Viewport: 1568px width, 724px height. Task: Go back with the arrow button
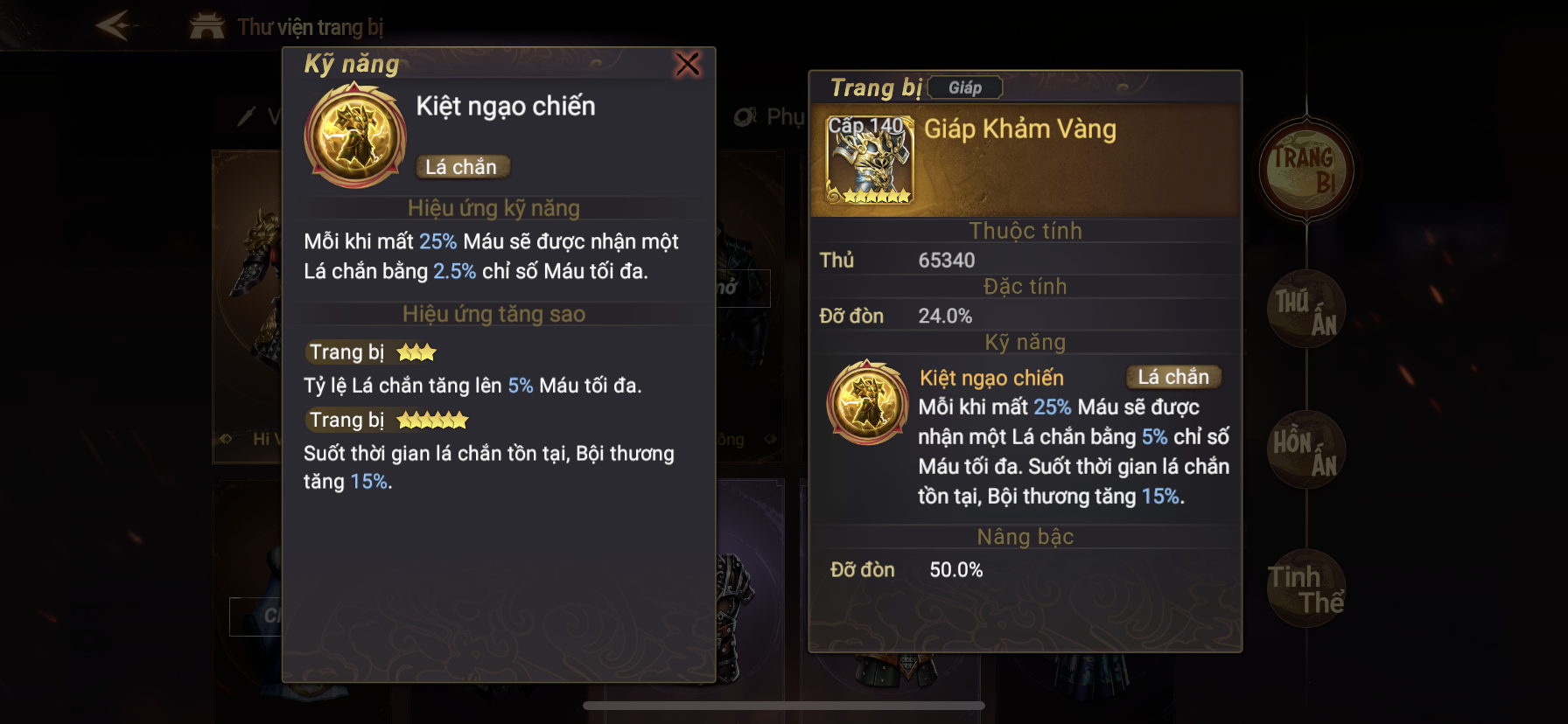point(115,26)
